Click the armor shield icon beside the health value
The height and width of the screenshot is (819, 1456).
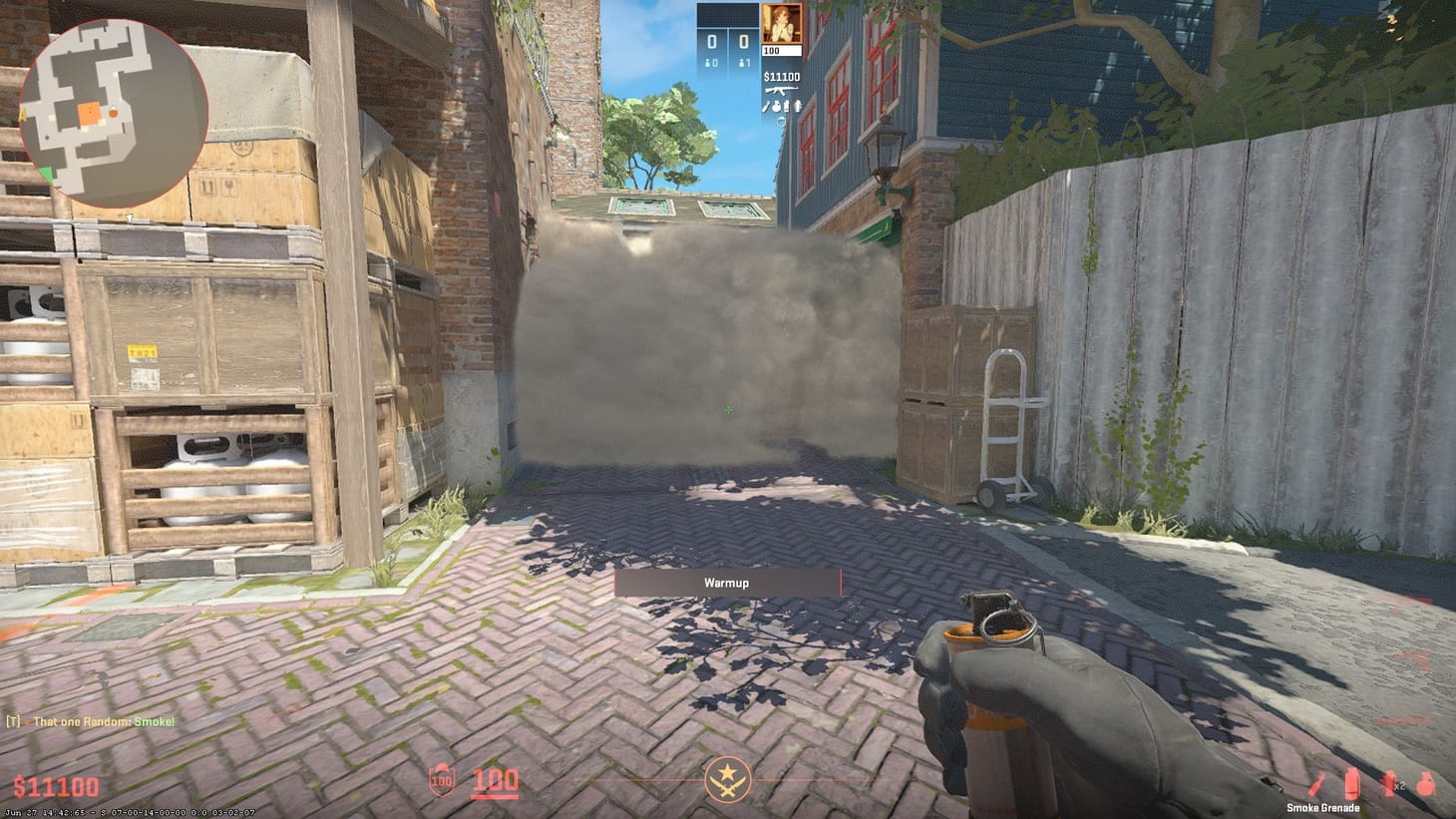click(x=442, y=782)
